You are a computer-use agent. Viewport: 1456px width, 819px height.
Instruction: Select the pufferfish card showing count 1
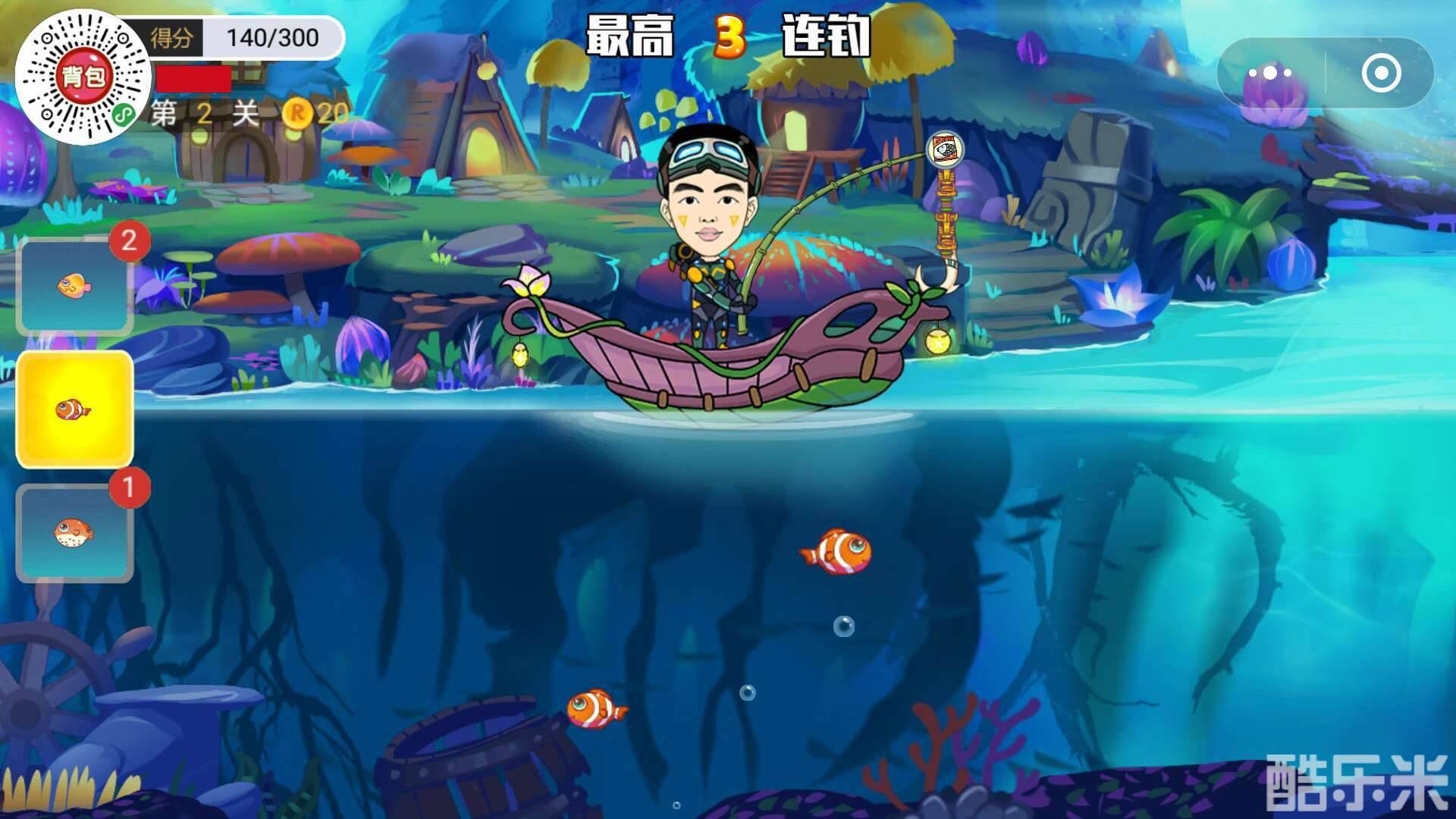point(74,531)
